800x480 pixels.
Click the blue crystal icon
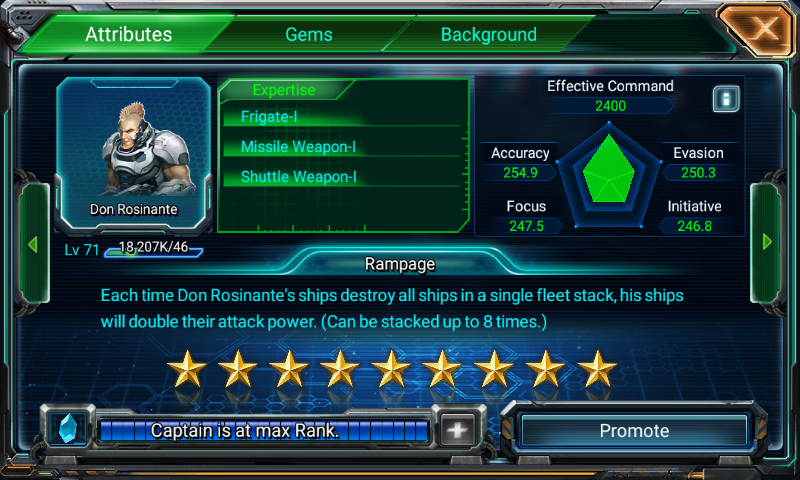coord(69,430)
